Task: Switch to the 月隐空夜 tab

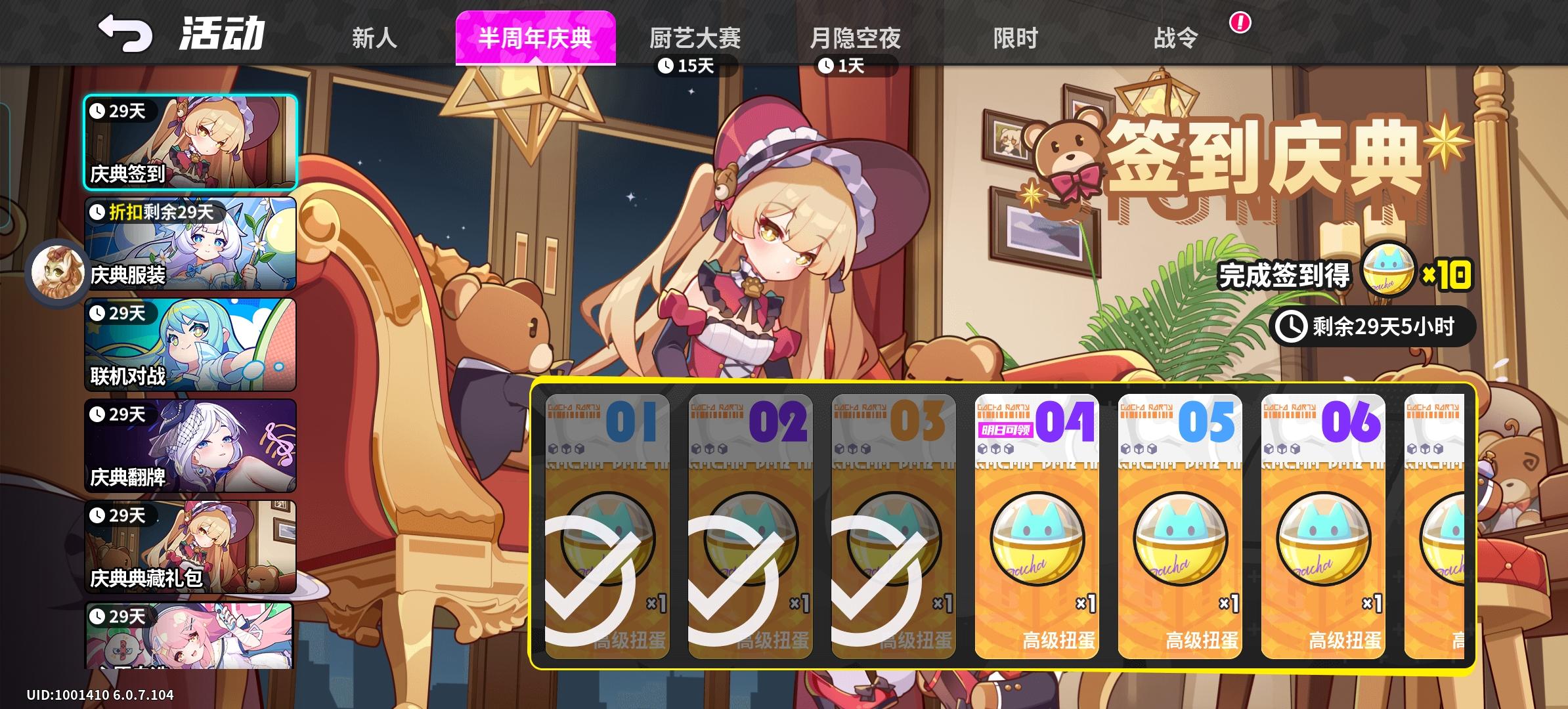Action: click(856, 39)
